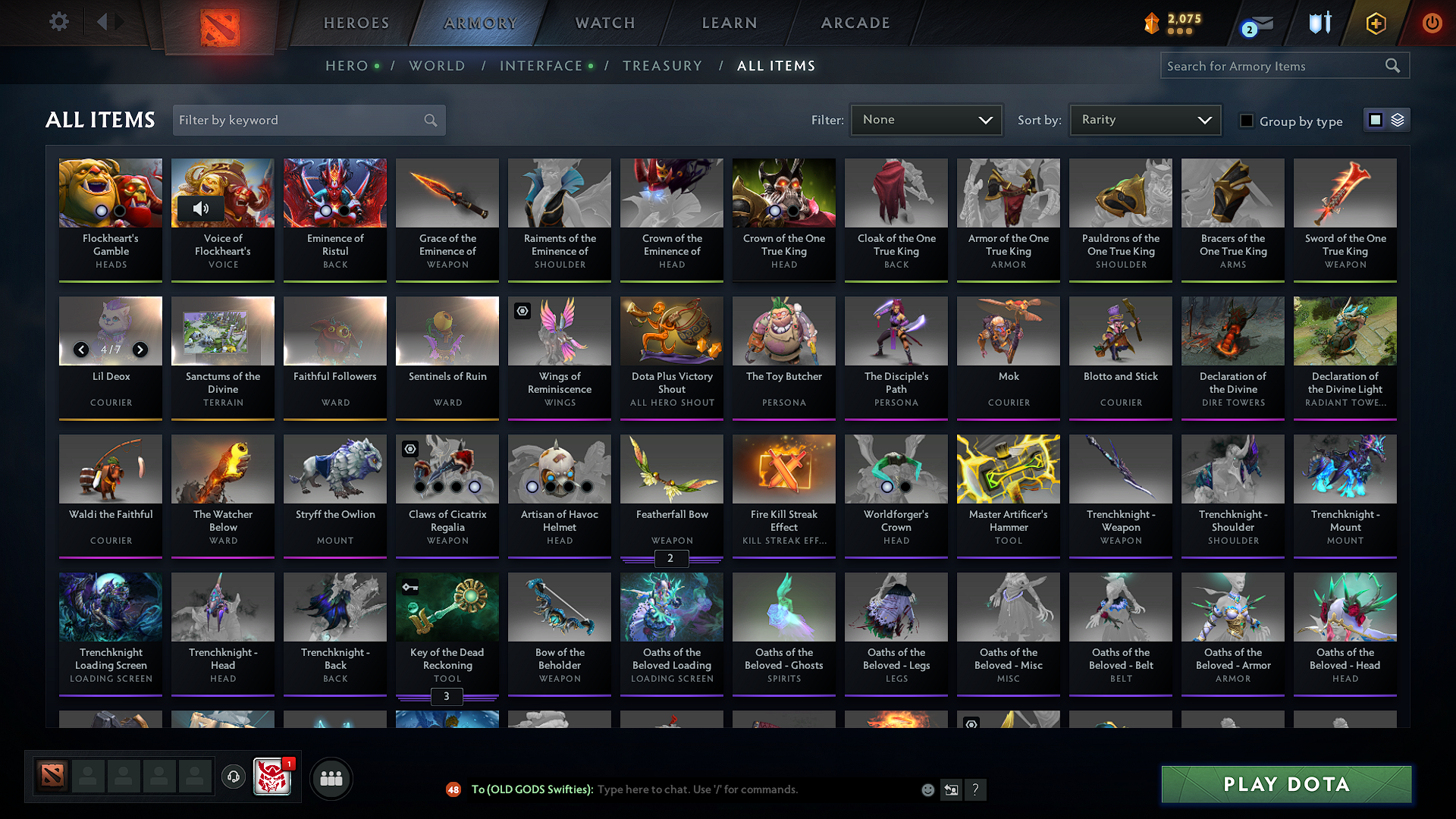Open the TREASURY section
The width and height of the screenshot is (1456, 819).
662,66
